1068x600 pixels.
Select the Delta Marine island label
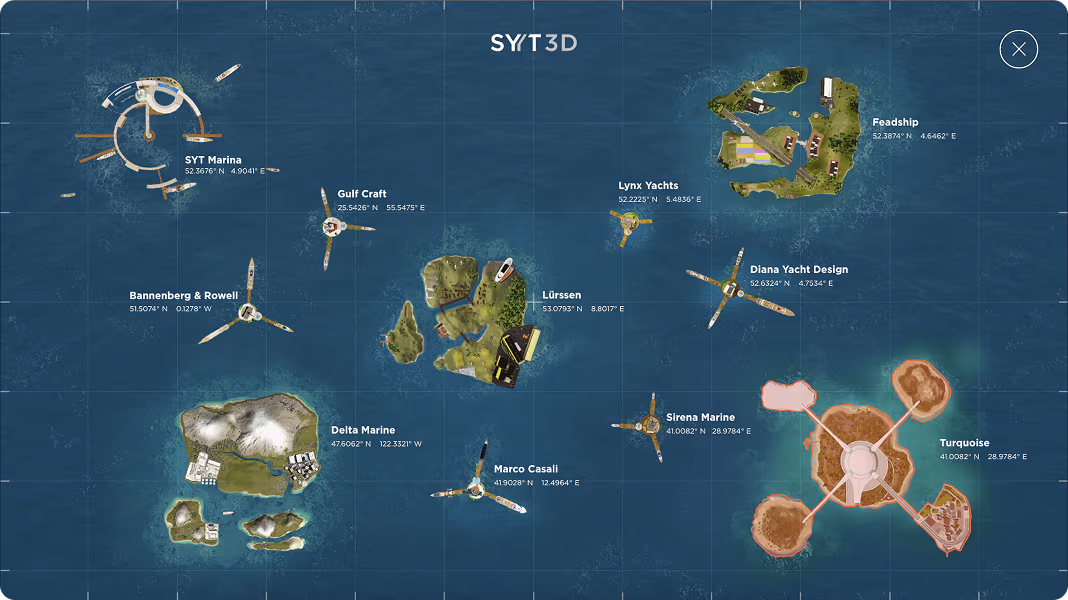tap(363, 431)
